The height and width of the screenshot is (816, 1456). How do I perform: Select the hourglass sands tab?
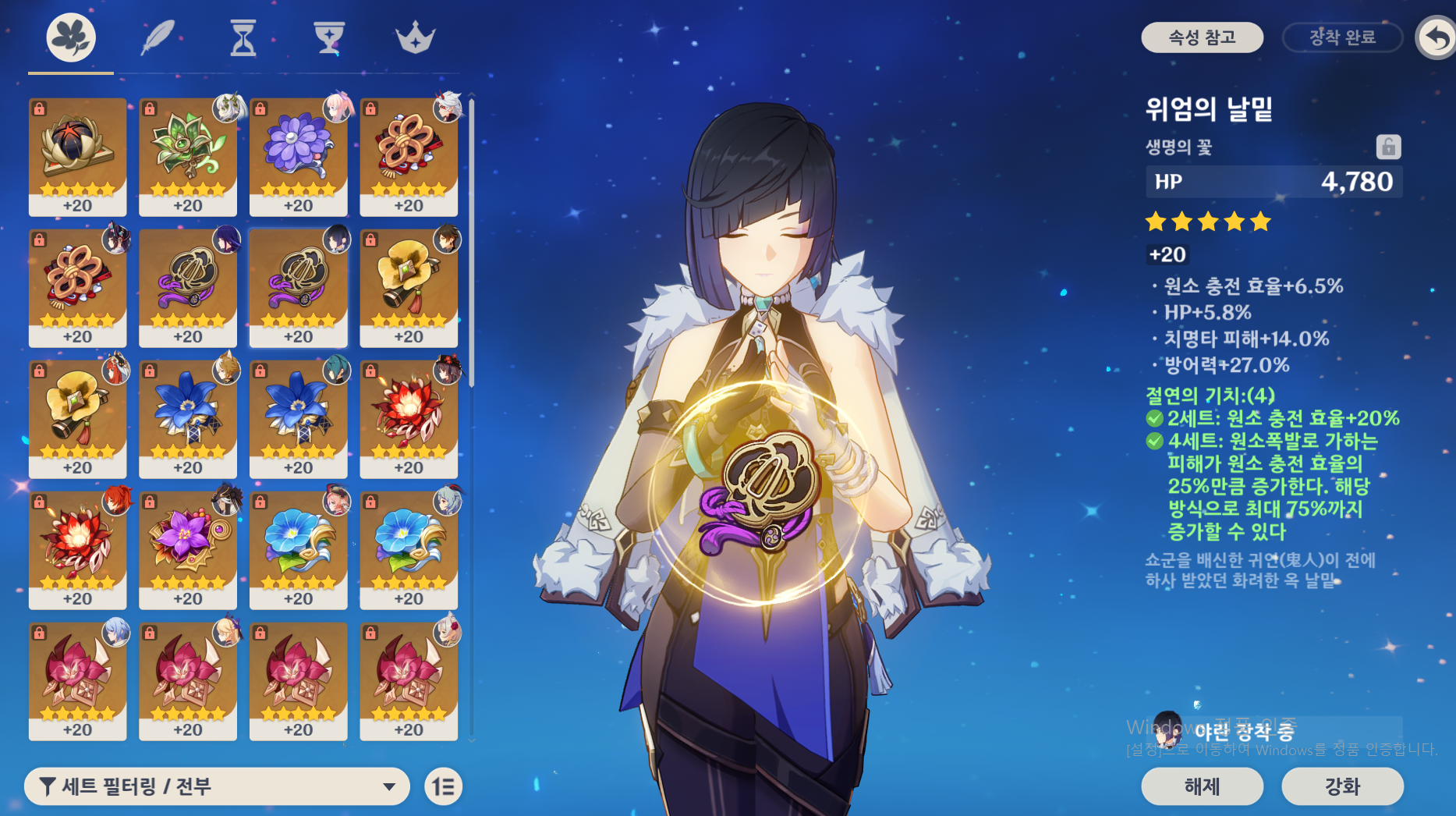click(243, 37)
